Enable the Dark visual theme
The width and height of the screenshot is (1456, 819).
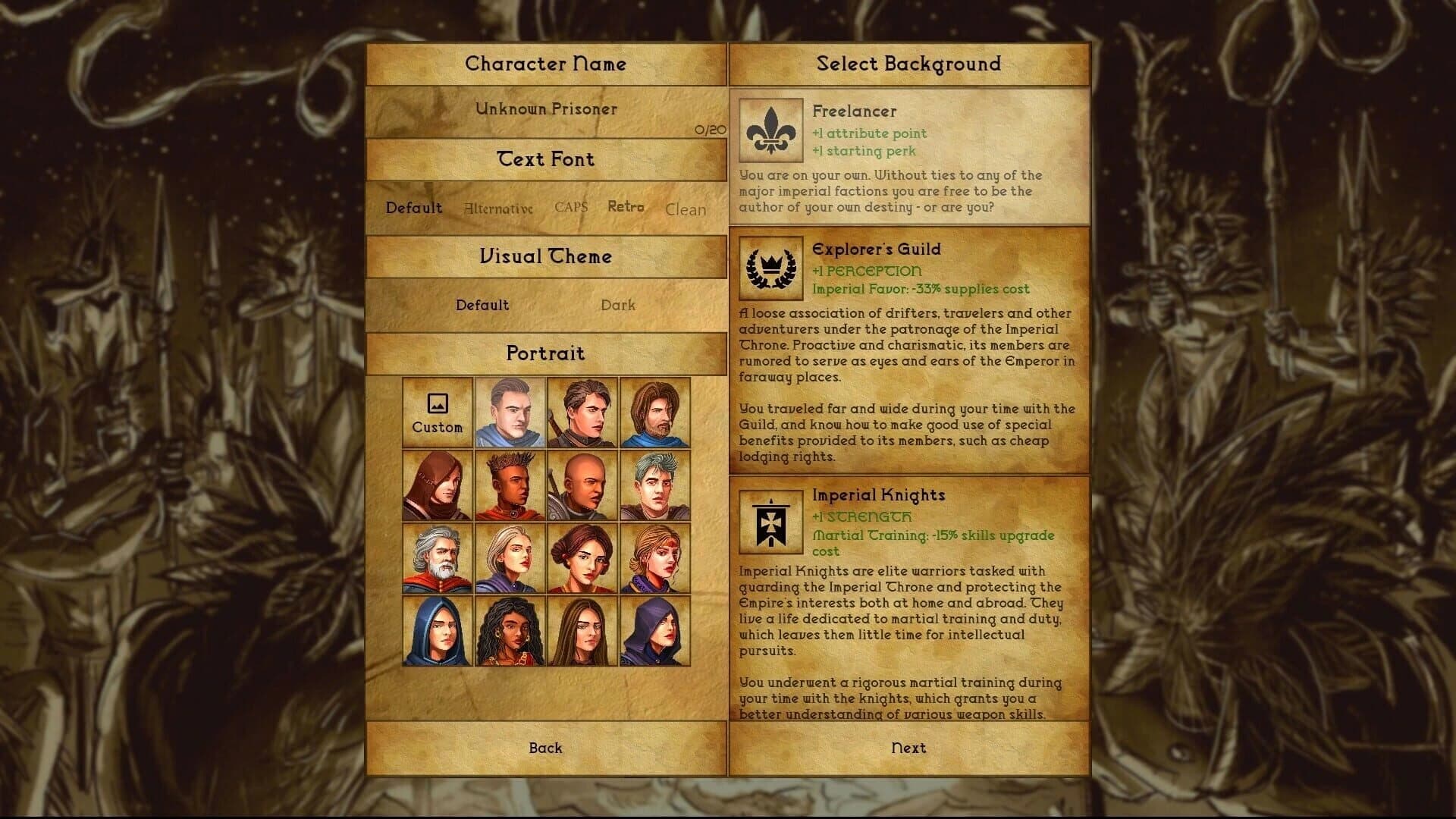coord(619,306)
